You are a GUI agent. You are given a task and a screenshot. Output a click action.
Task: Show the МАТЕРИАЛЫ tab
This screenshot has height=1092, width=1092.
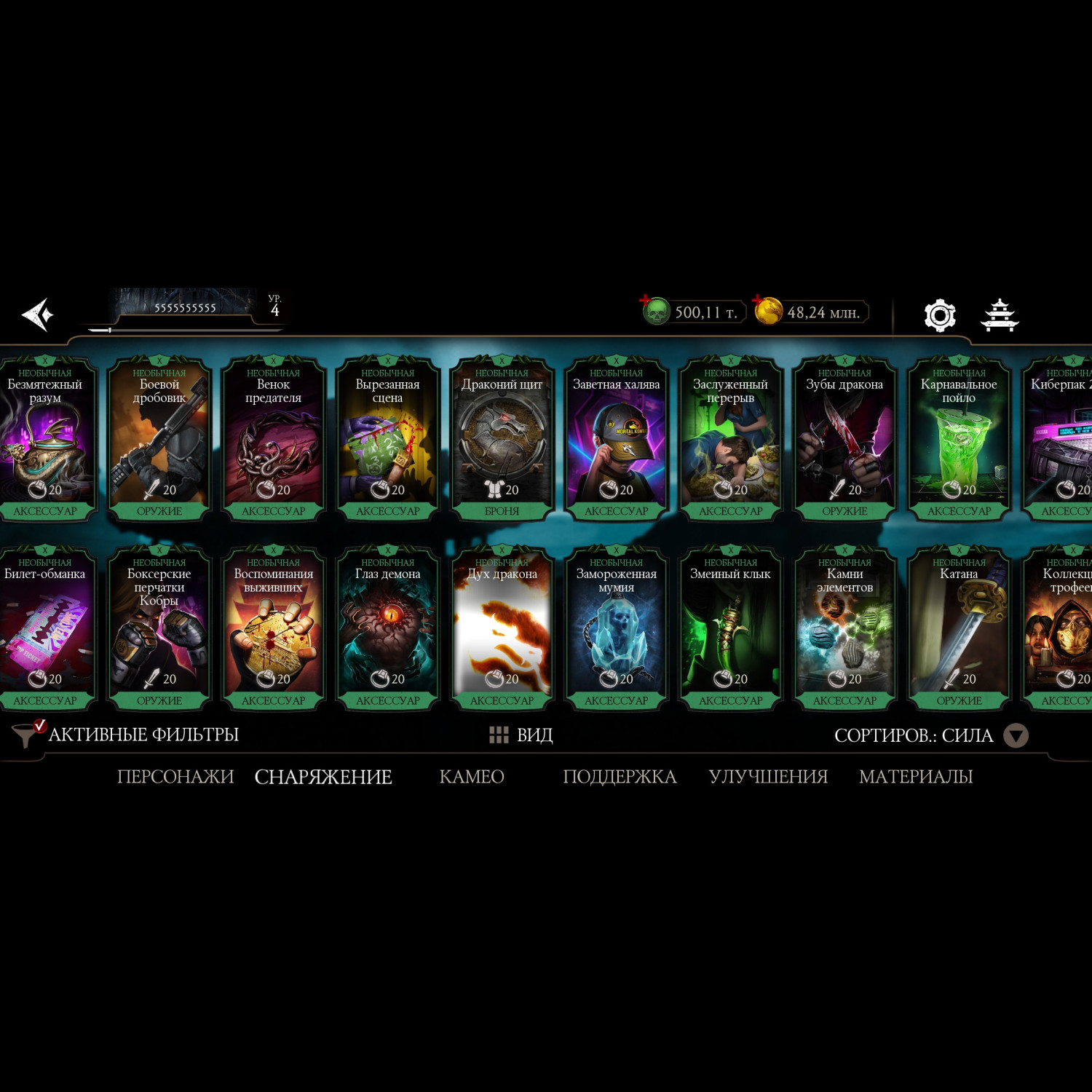click(916, 777)
